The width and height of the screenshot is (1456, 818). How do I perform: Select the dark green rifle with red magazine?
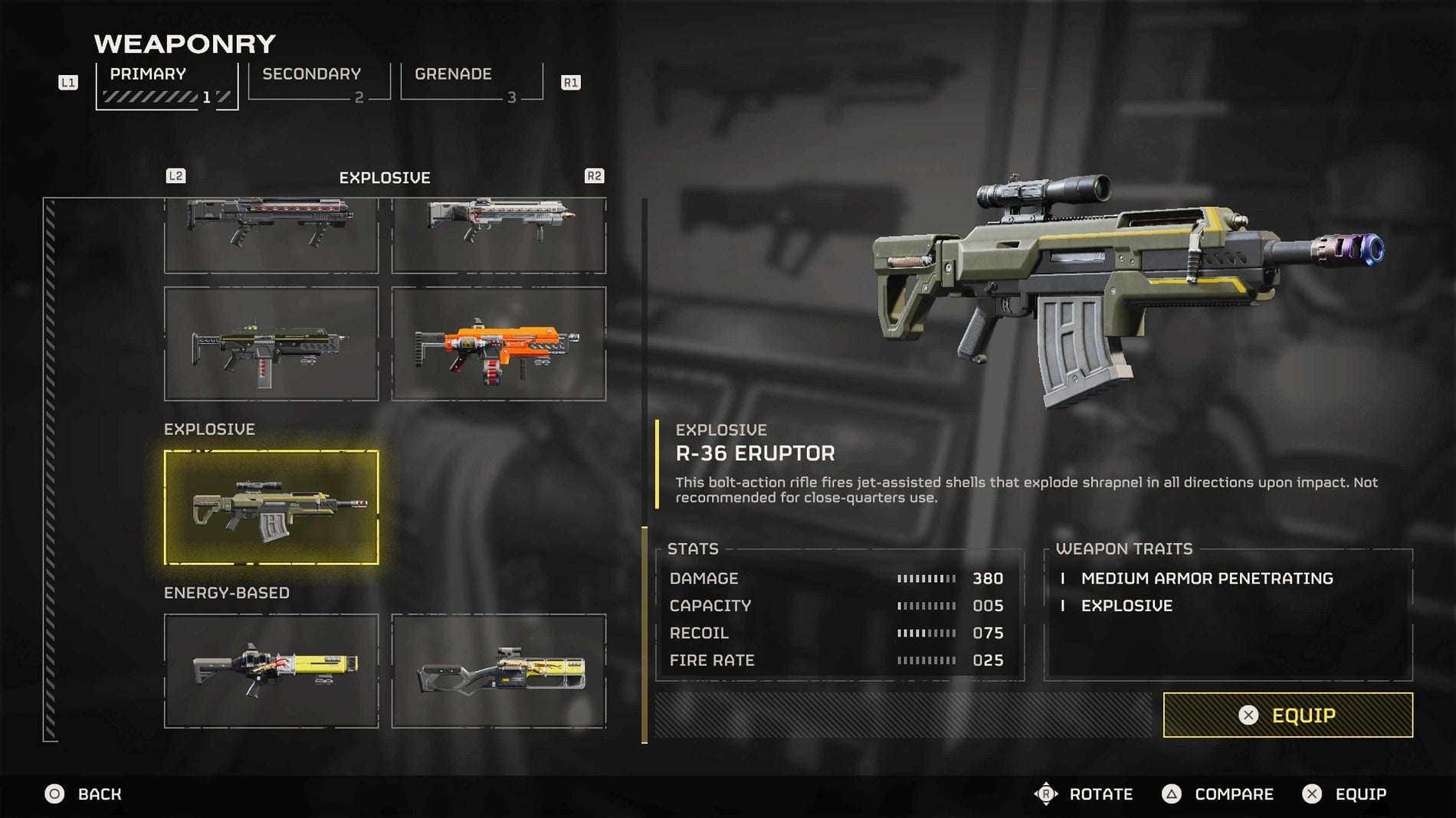point(271,344)
